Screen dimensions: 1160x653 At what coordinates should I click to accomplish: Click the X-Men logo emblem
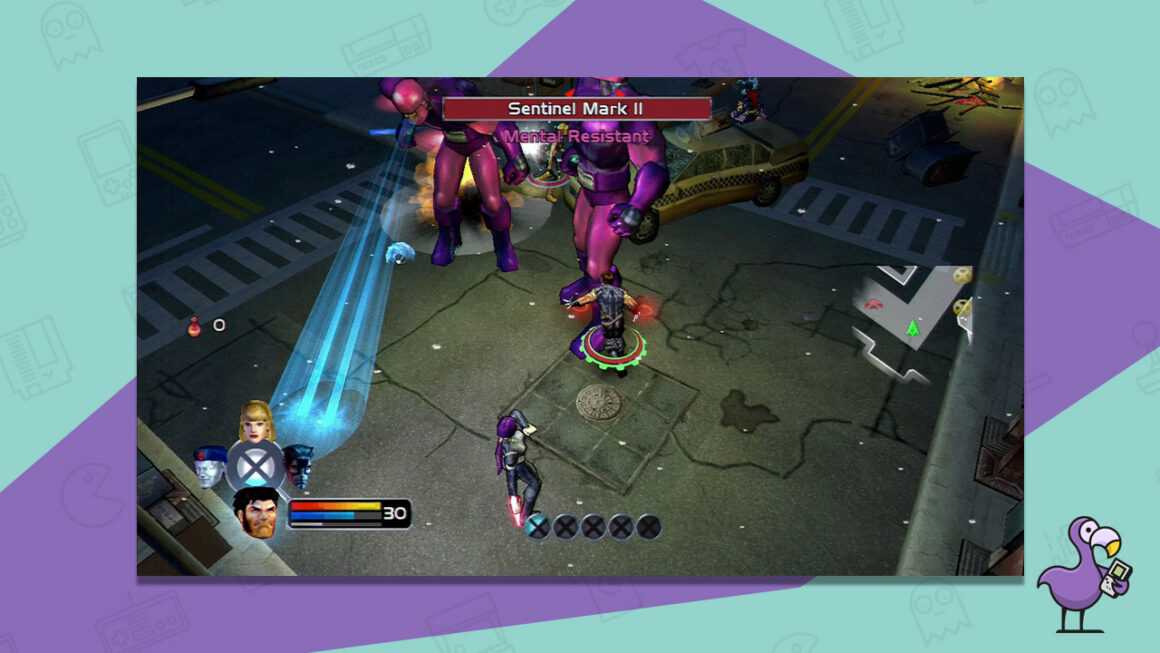tap(255, 465)
